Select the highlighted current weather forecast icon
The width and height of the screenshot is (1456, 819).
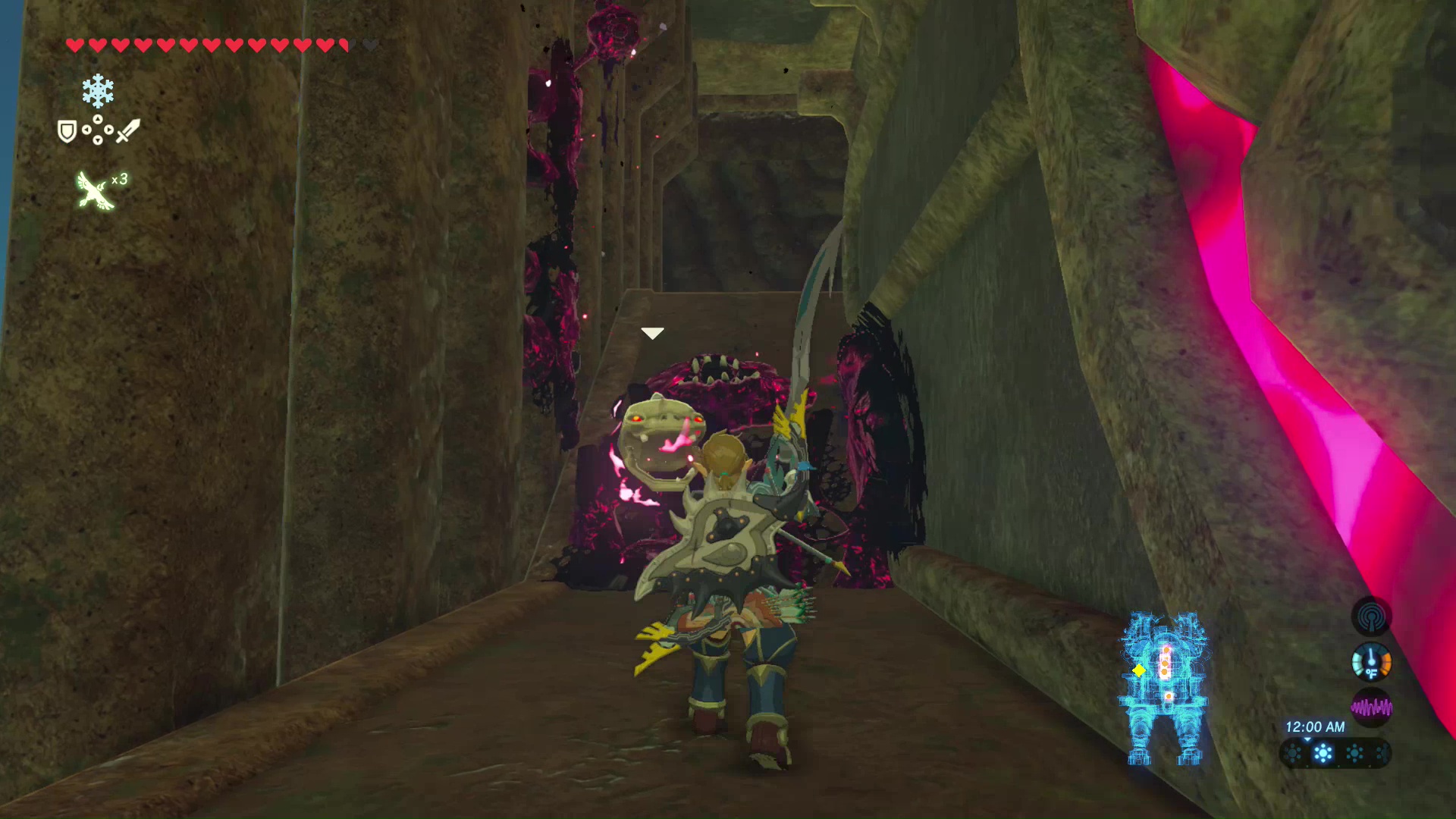pyautogui.click(x=1323, y=754)
